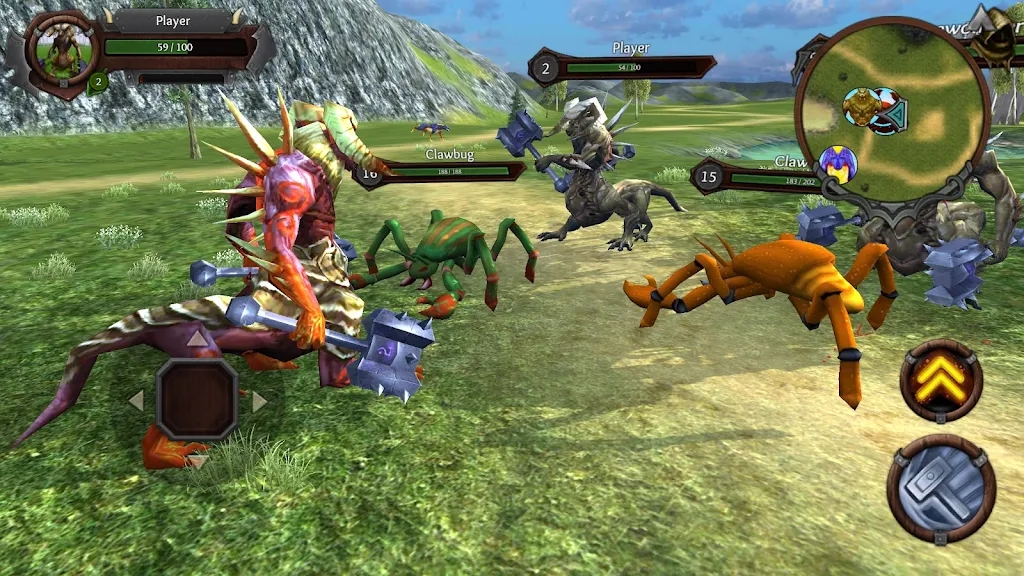Viewport: 1024px width, 576px height.
Task: Click the green level 2 badge
Action: (97, 83)
